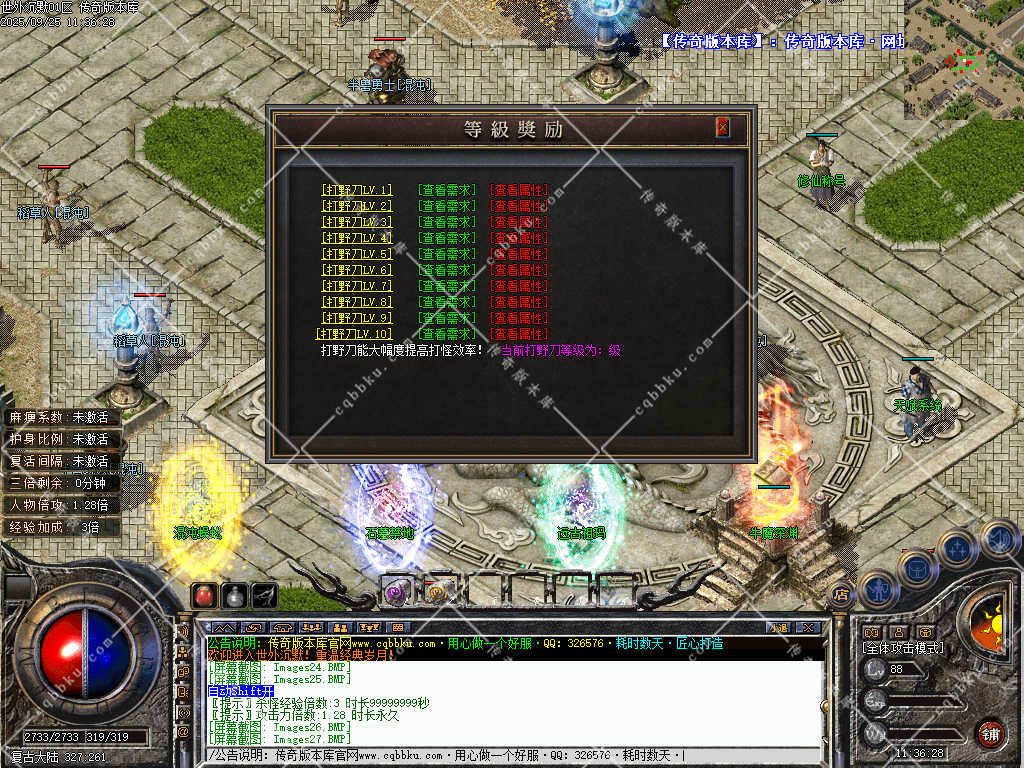Use the red potion quick slot
The height and width of the screenshot is (768, 1024).
pyautogui.click(x=204, y=596)
